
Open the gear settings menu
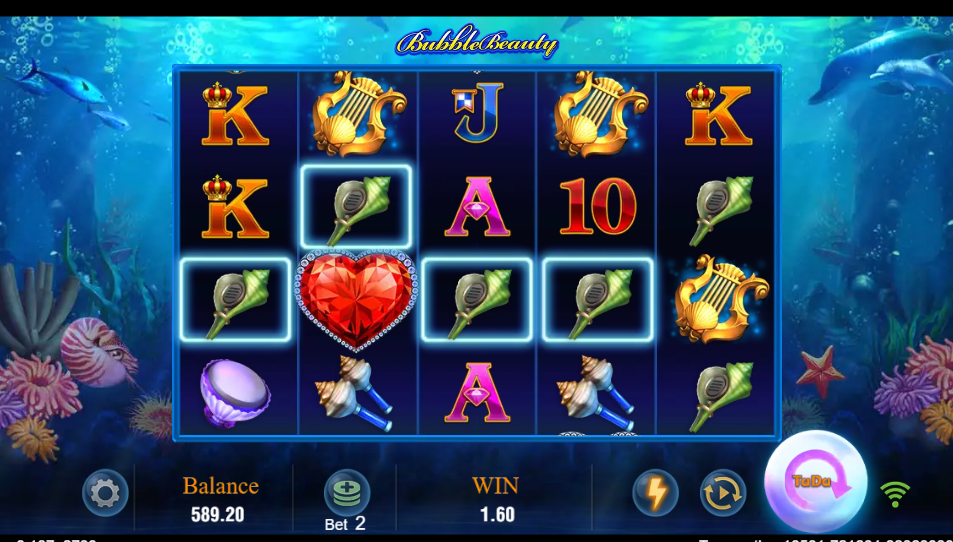pos(105,492)
